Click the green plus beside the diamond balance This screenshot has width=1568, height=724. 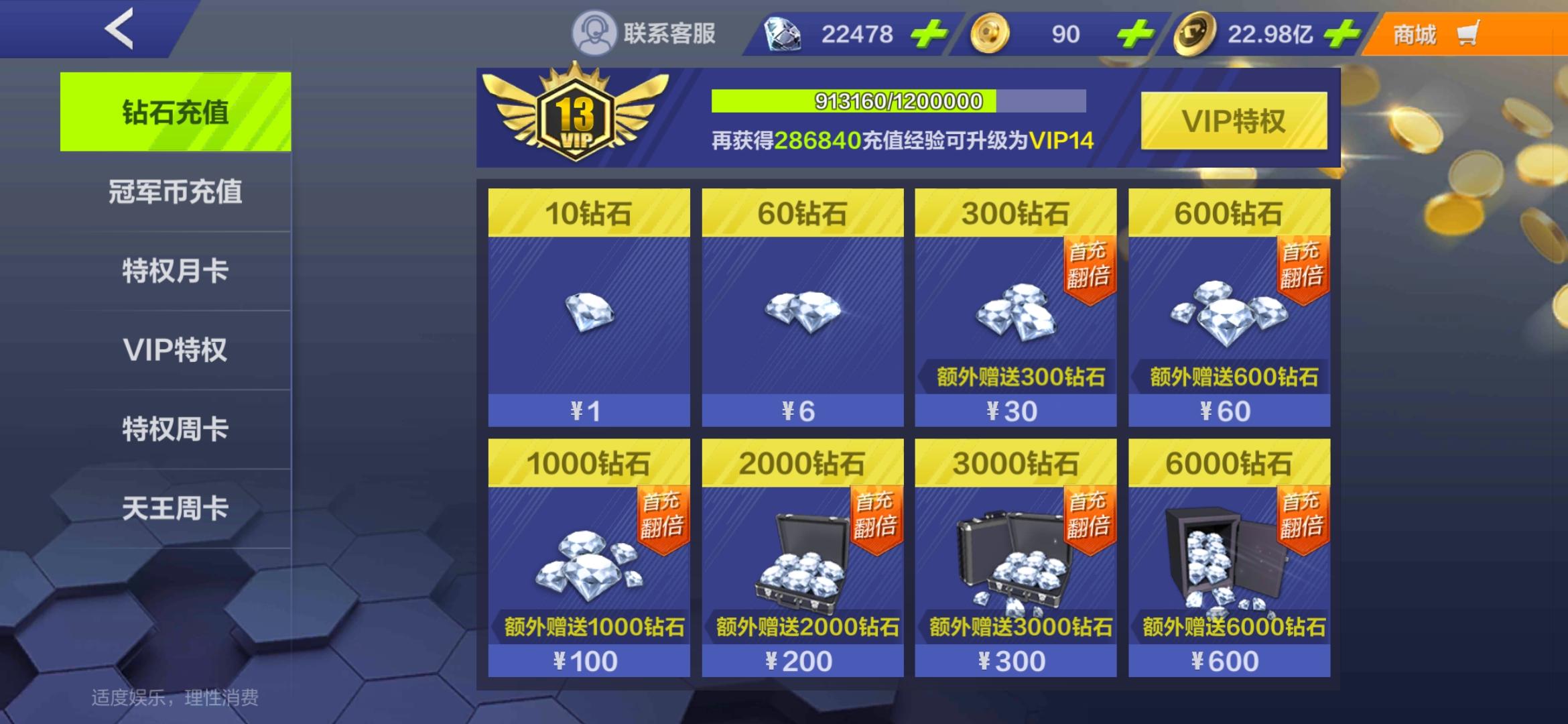coord(931,32)
